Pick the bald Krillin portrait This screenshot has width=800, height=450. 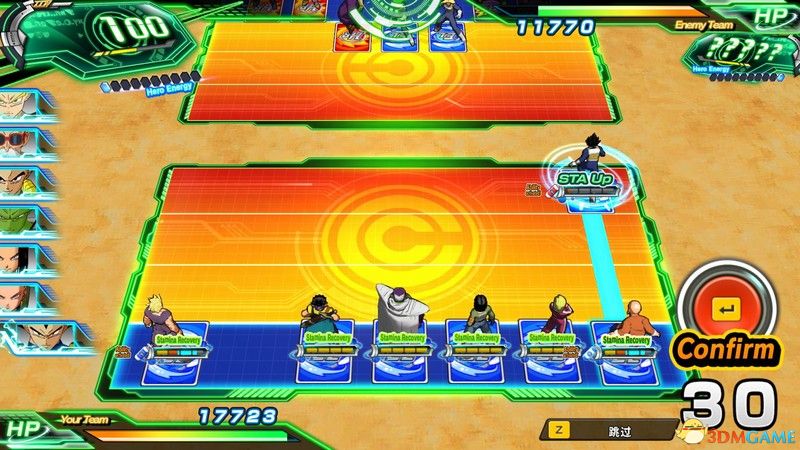tap(20, 297)
